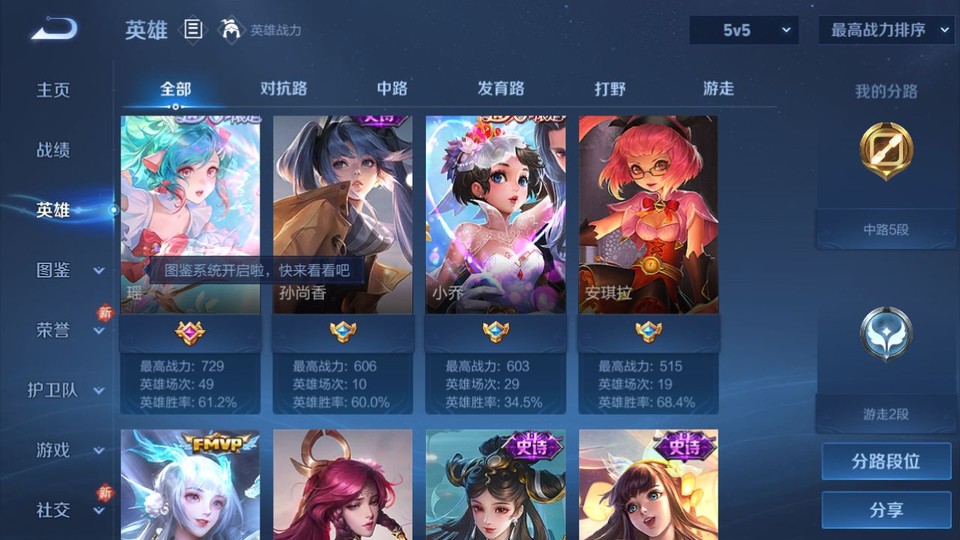The height and width of the screenshot is (540, 960).
Task: Expand the 护卫队 sidebar section
Action: tap(66, 390)
